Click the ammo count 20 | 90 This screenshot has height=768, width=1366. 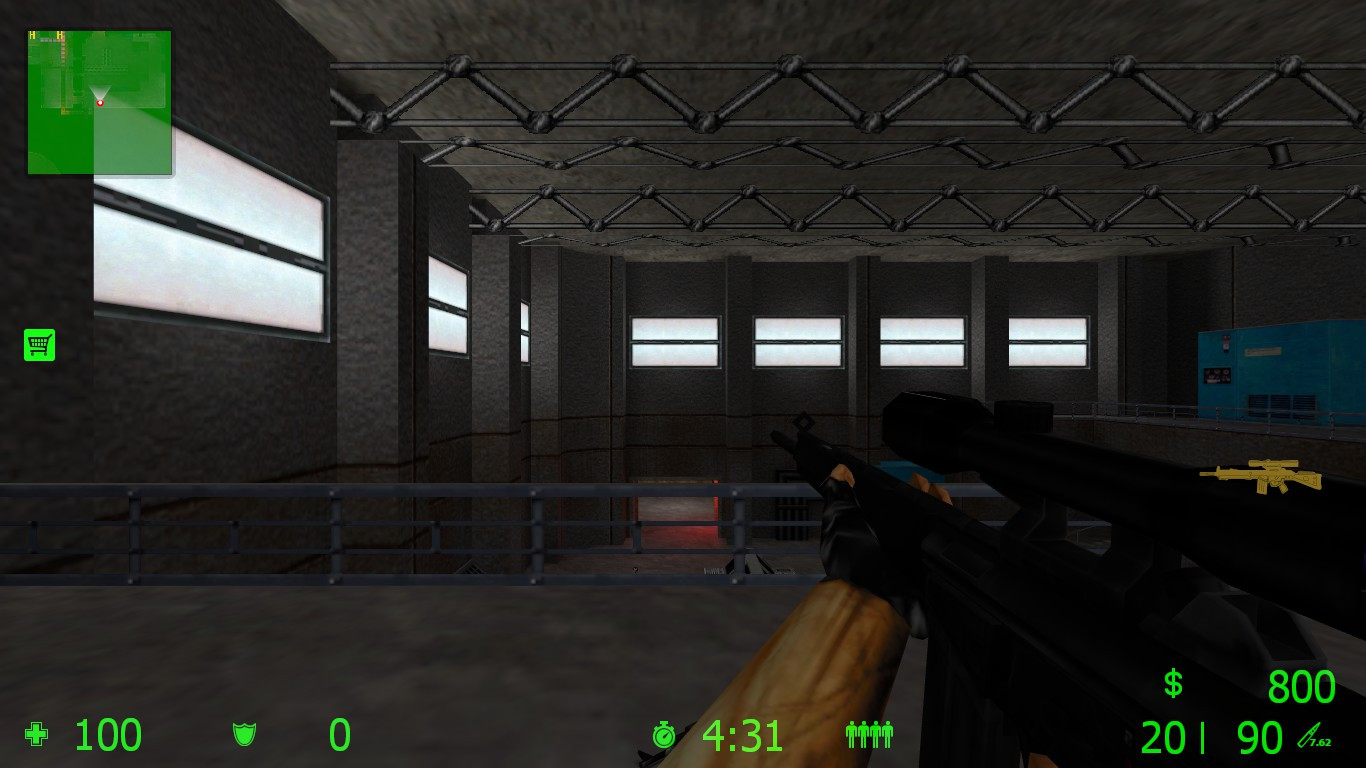(x=1210, y=737)
